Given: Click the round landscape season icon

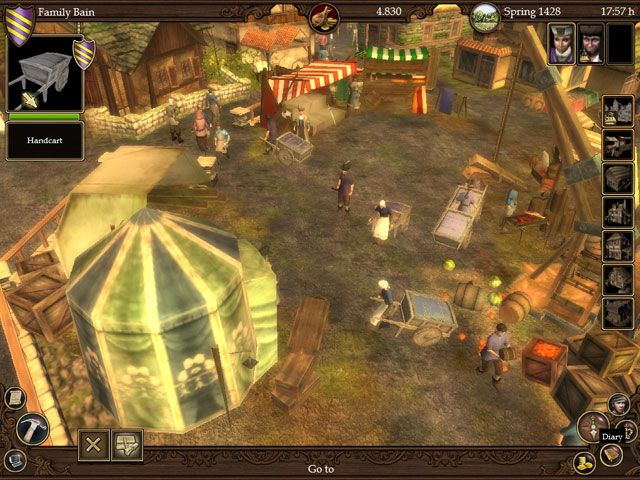Looking at the screenshot, I should (x=484, y=16).
